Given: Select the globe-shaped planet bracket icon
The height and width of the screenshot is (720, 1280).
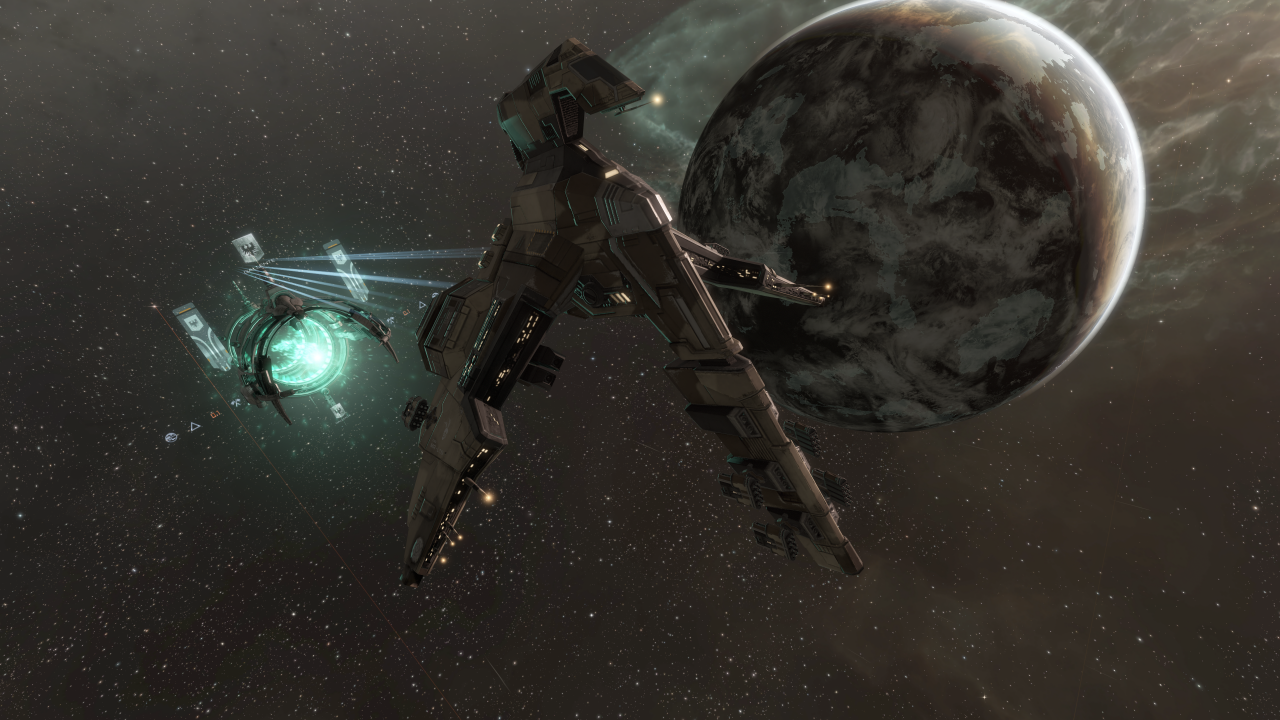Looking at the screenshot, I should pyautogui.click(x=172, y=437).
